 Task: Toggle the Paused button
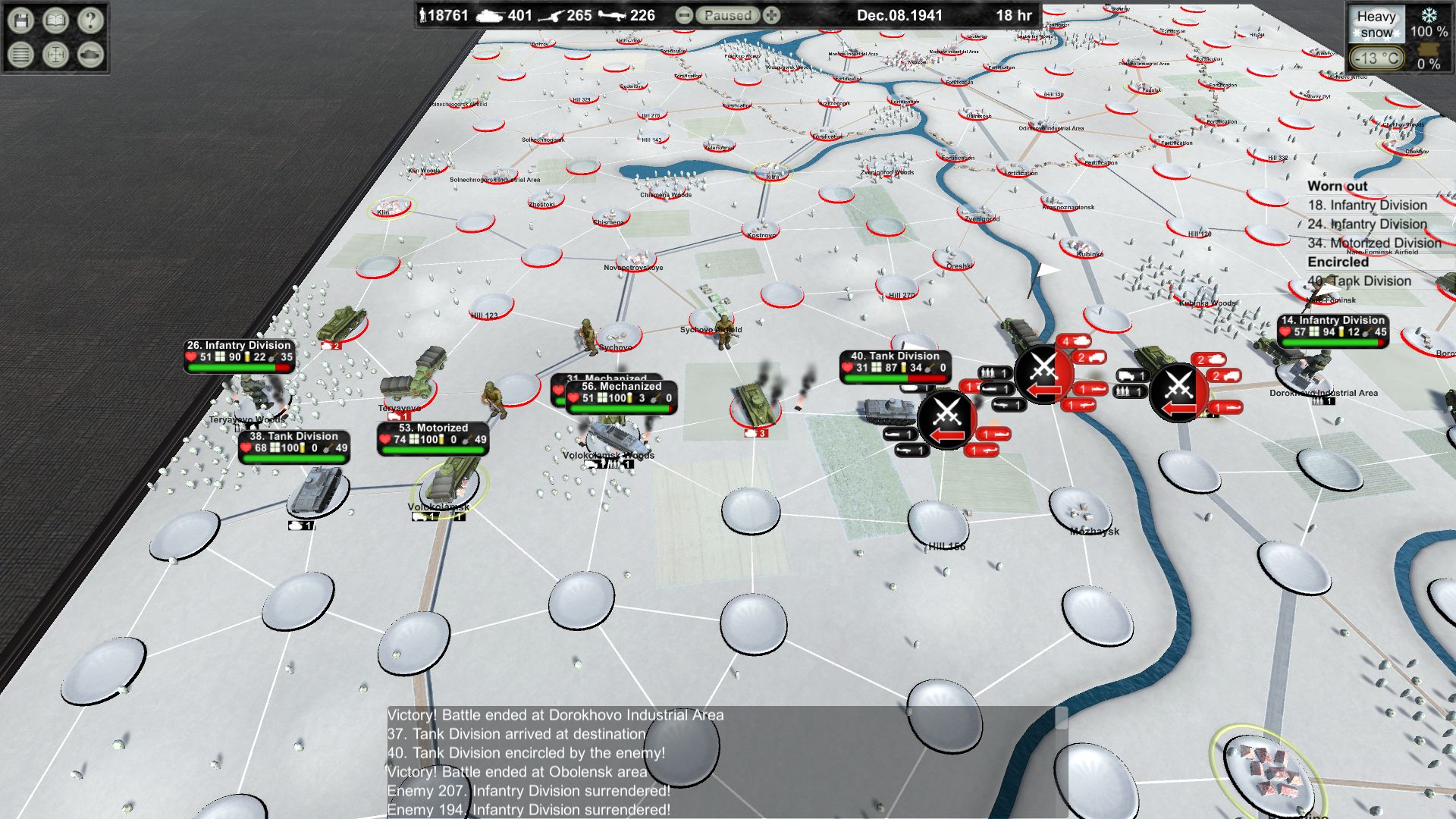pos(727,15)
